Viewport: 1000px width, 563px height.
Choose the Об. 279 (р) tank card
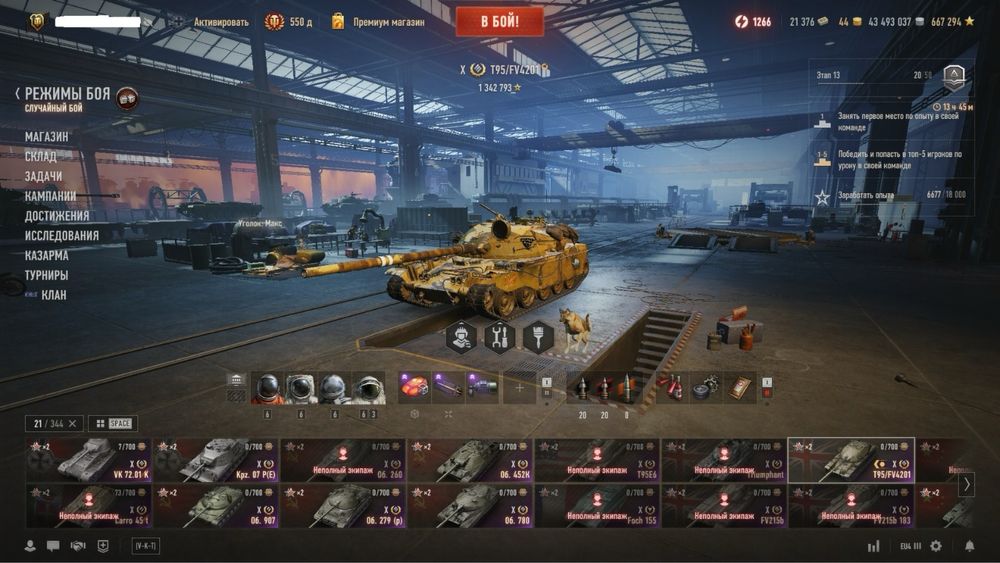click(x=343, y=506)
